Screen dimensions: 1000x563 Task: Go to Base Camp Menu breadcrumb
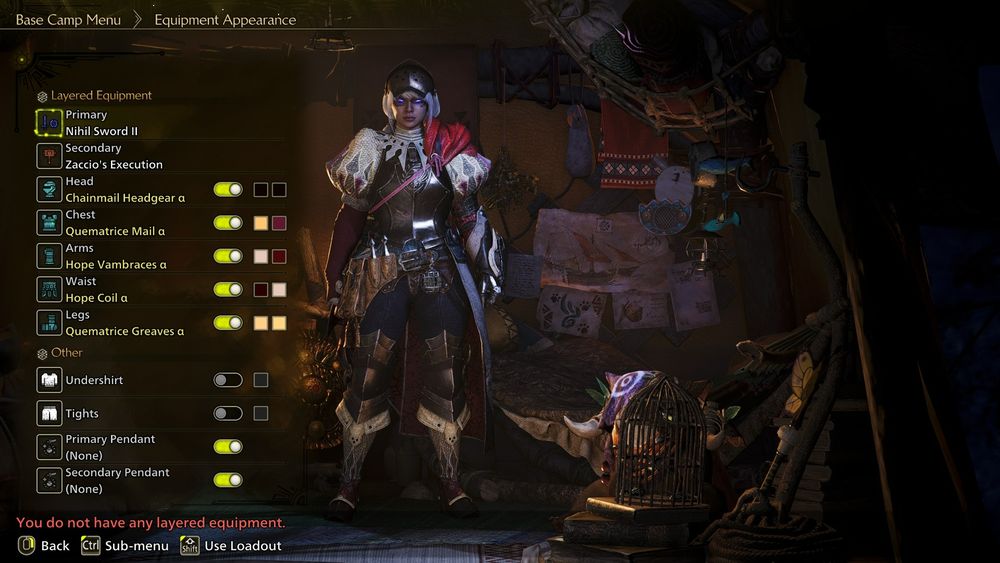coord(68,19)
